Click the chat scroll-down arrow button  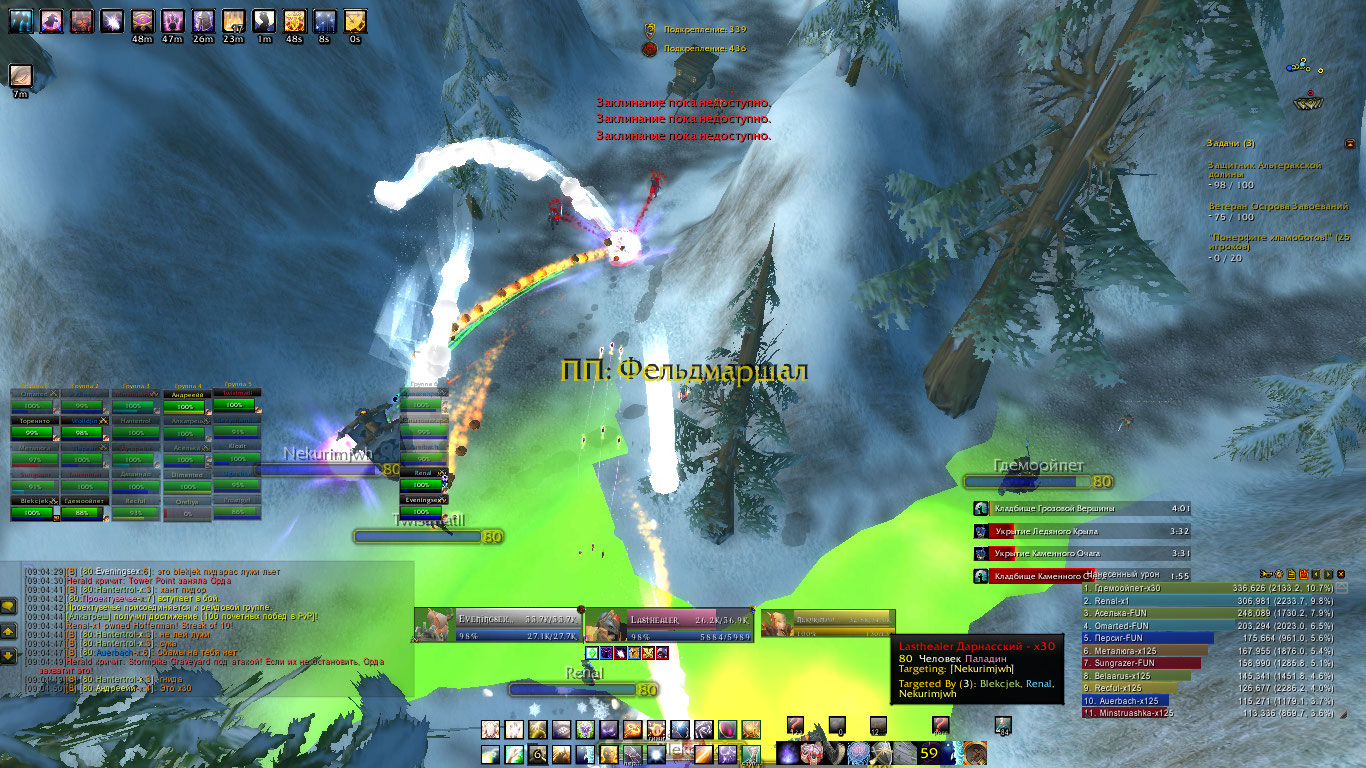8,656
